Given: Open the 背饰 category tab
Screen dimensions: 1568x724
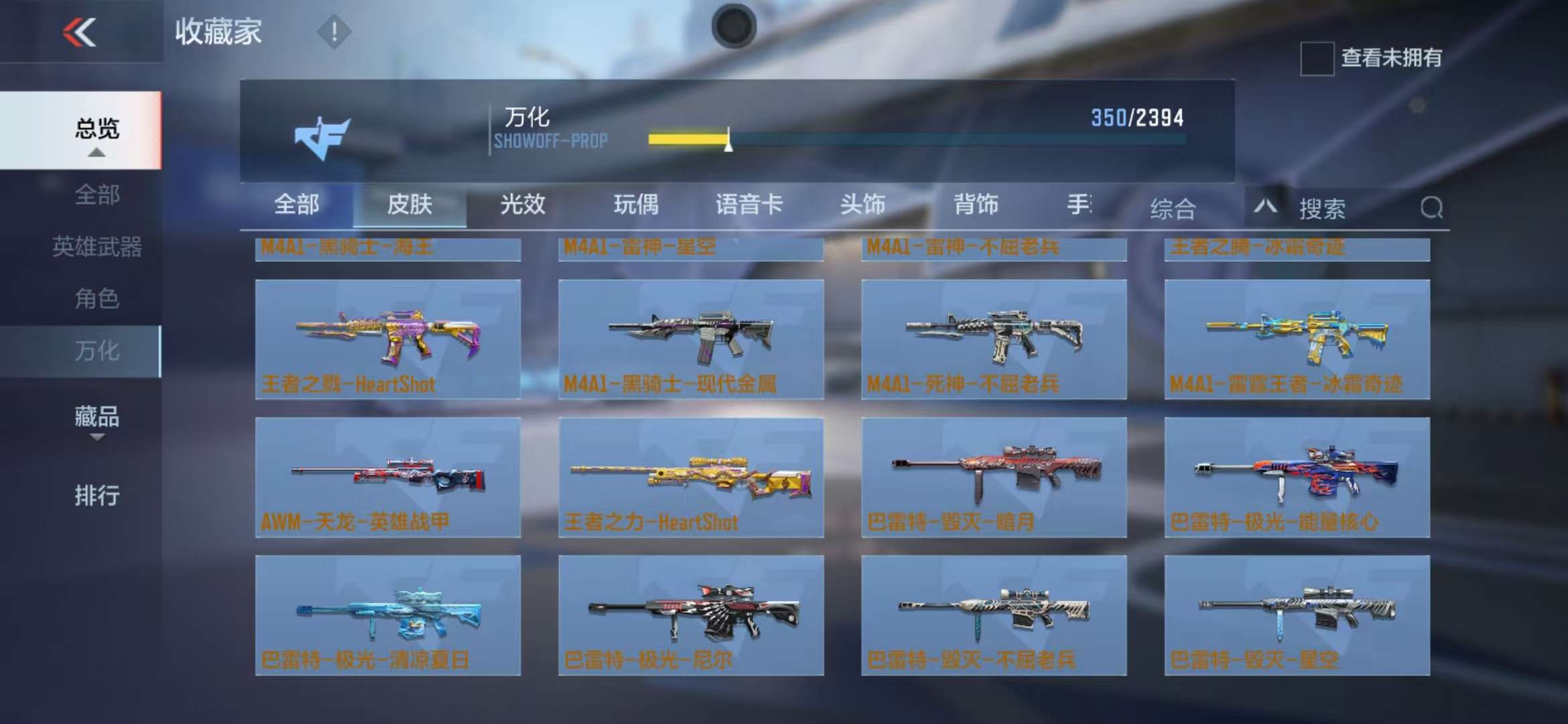Looking at the screenshot, I should coord(976,204).
